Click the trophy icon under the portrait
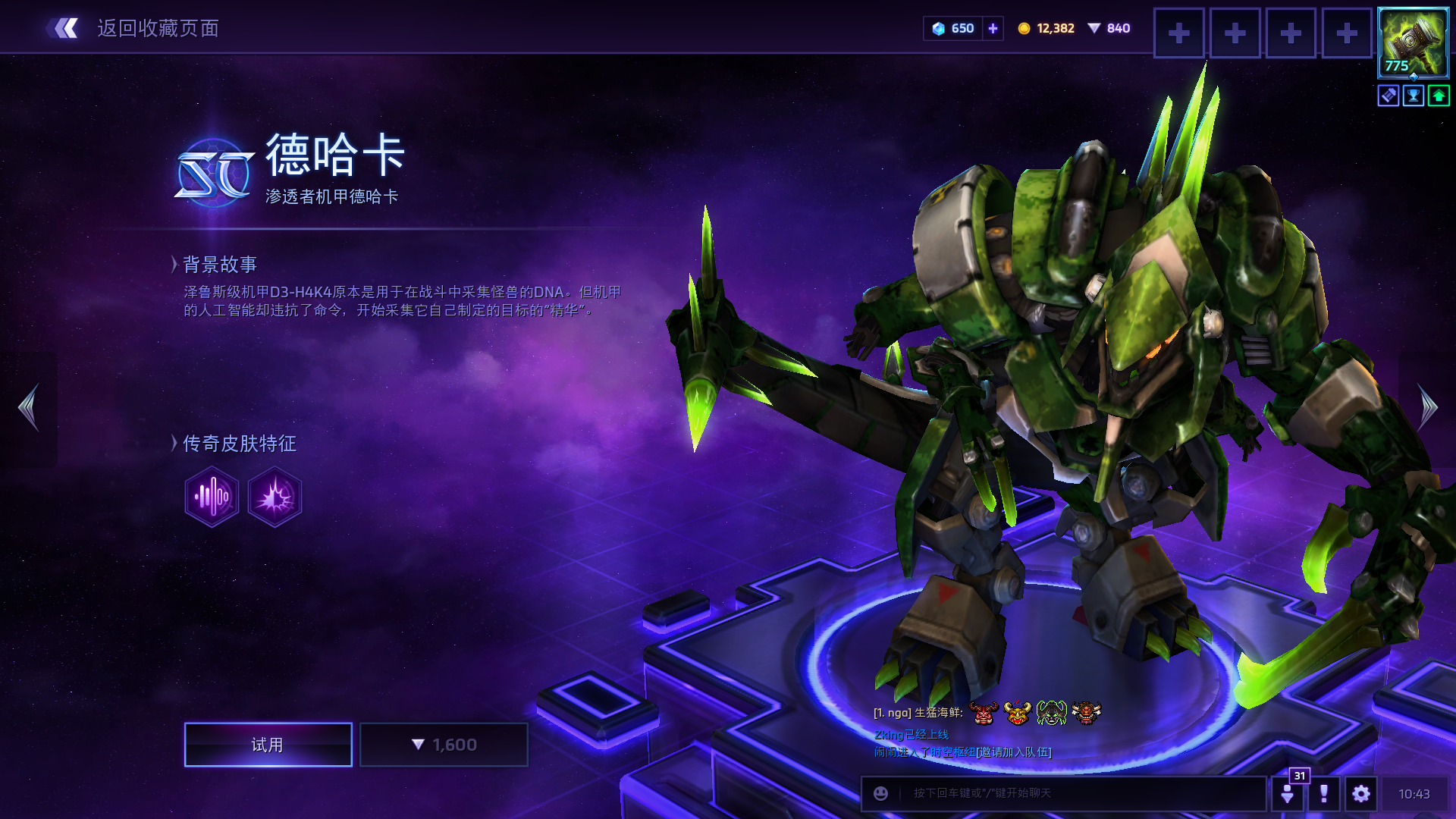The height and width of the screenshot is (819, 1456). pyautogui.click(x=1414, y=96)
